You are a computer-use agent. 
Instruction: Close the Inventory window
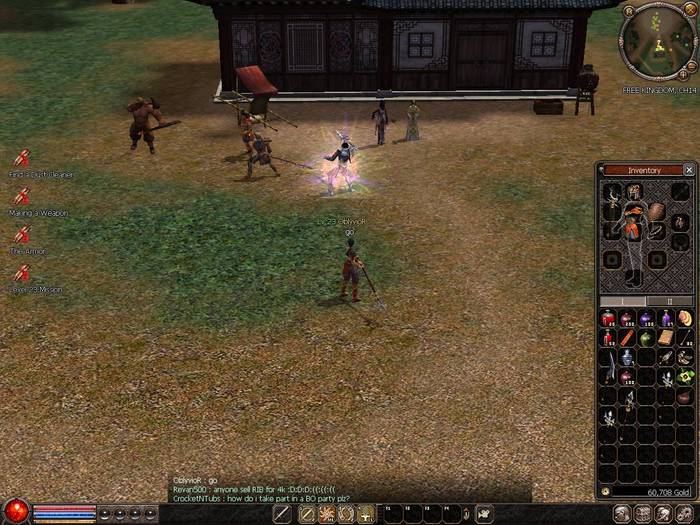pos(688,170)
